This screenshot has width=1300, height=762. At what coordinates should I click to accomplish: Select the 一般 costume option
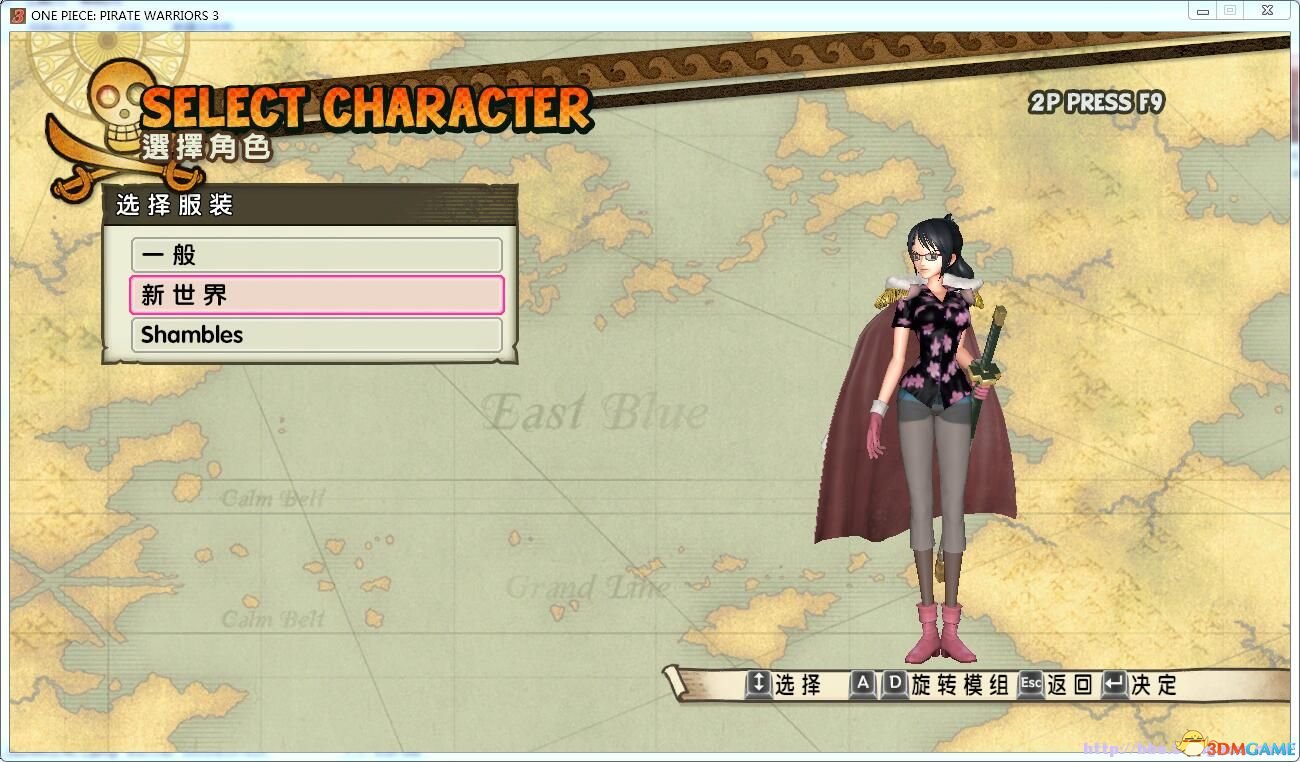pos(316,255)
